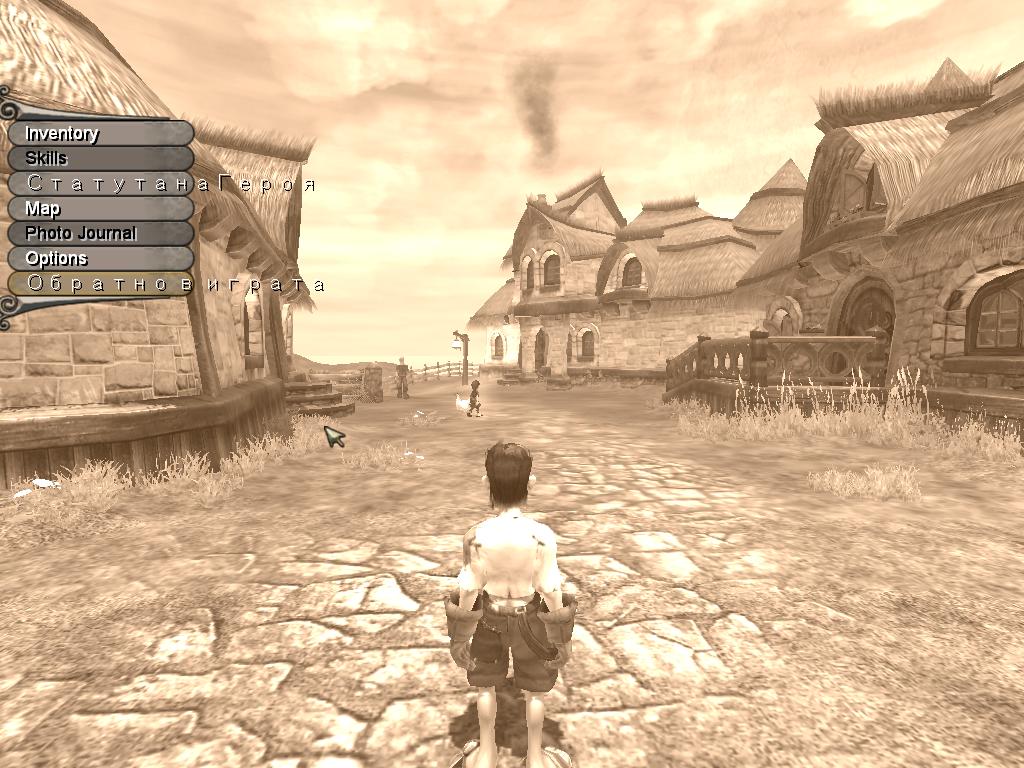Open the Map menu entry
The width and height of the screenshot is (1024, 768).
[x=100, y=209]
